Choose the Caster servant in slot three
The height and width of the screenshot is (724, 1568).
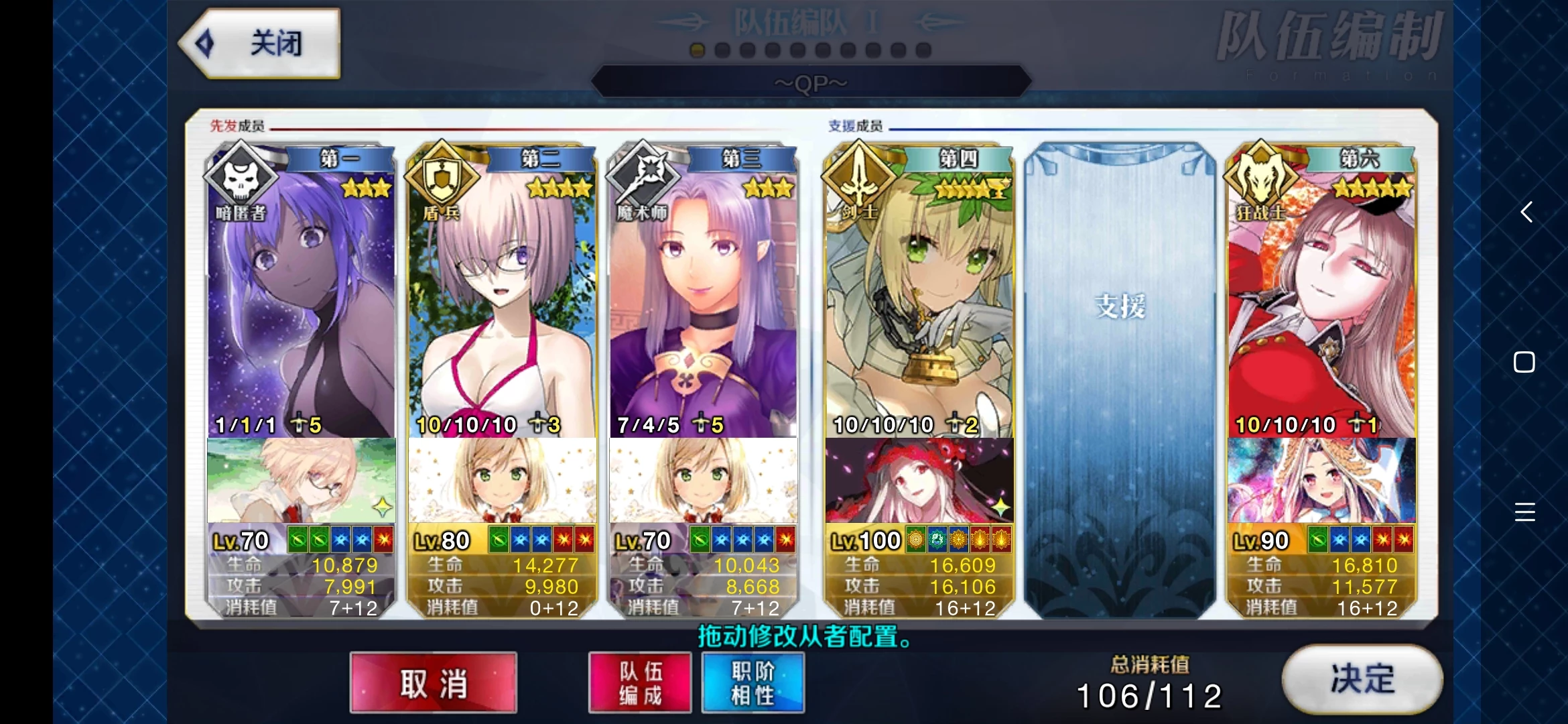point(703,302)
